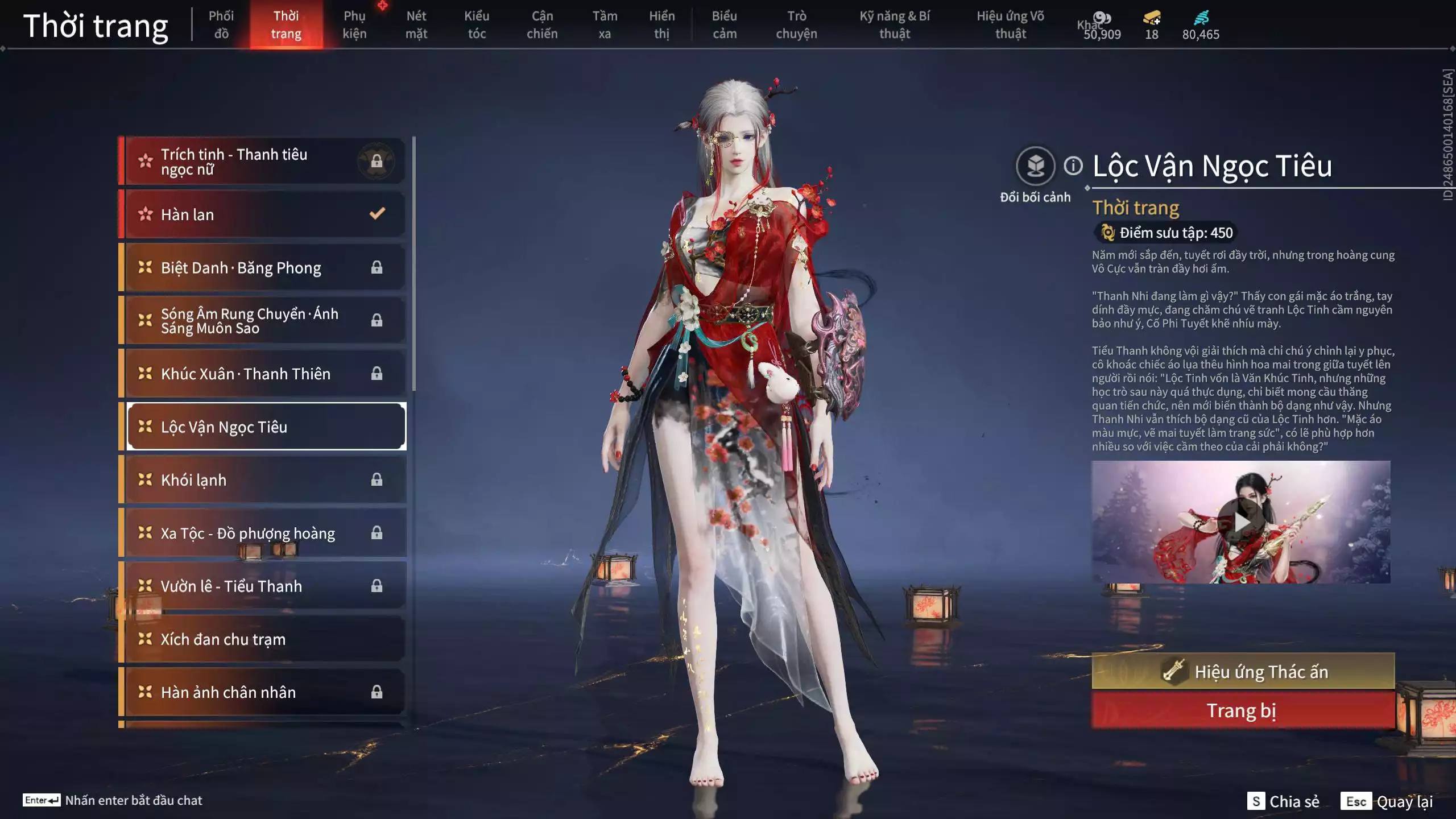Screen dimensions: 1456x819
Task: Switch to the Phối đồ tab
Action: (221, 24)
